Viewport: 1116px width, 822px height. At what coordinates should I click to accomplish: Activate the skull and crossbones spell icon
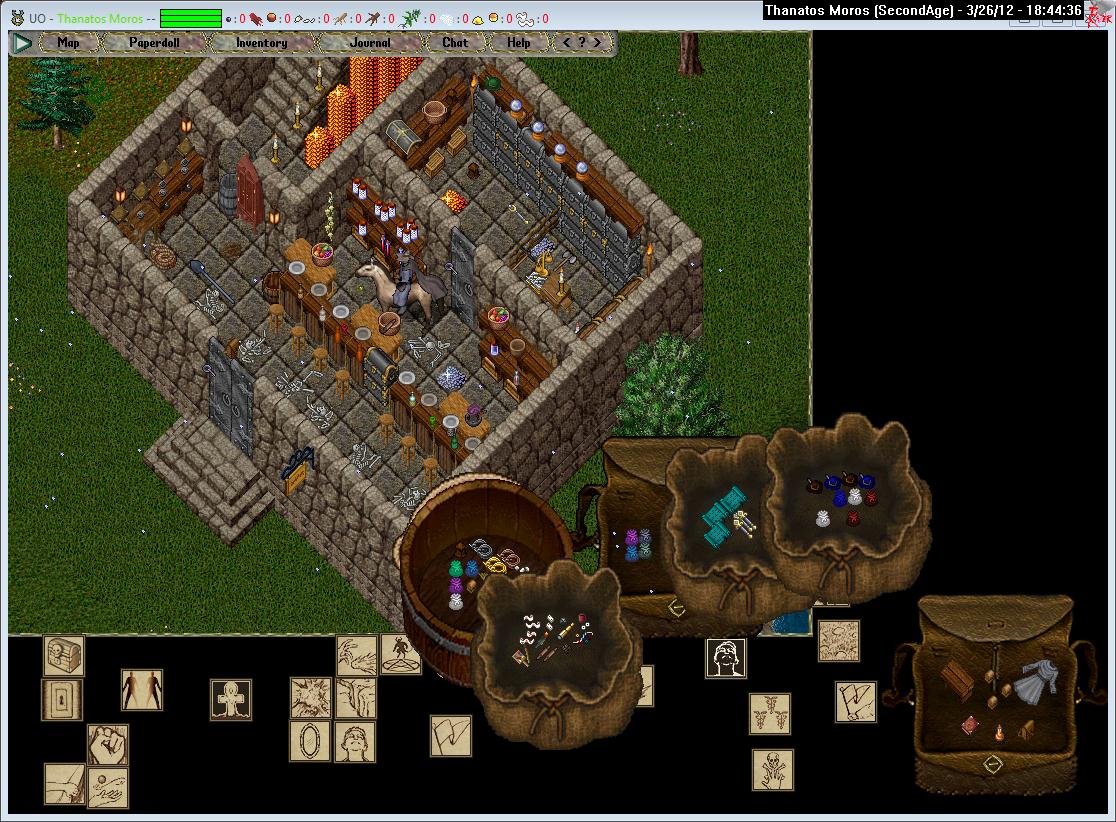772,770
